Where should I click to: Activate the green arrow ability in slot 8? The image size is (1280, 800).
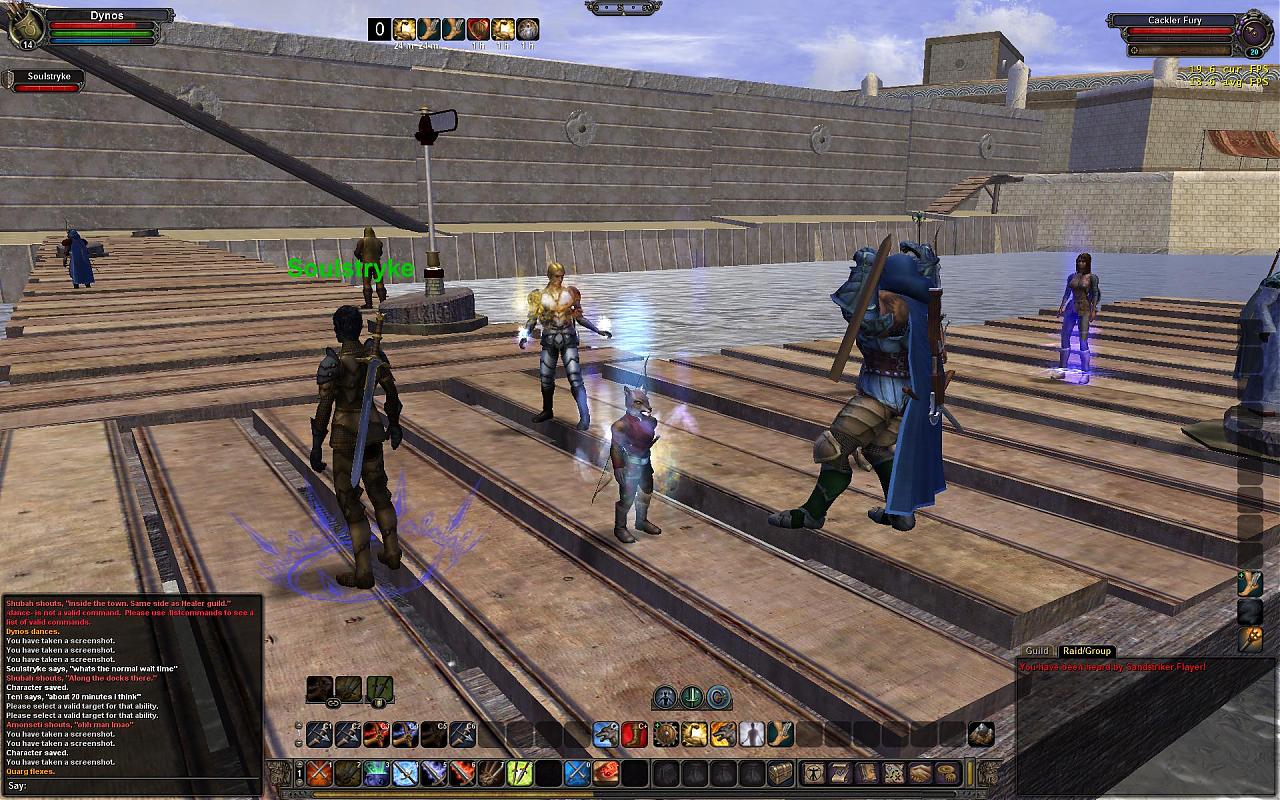[x=519, y=773]
